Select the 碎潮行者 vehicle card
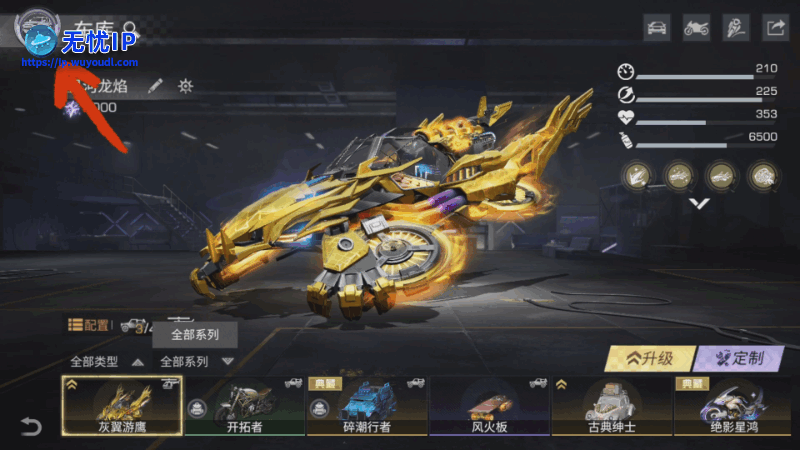Screen dimensions: 800x450 (x=366, y=406)
